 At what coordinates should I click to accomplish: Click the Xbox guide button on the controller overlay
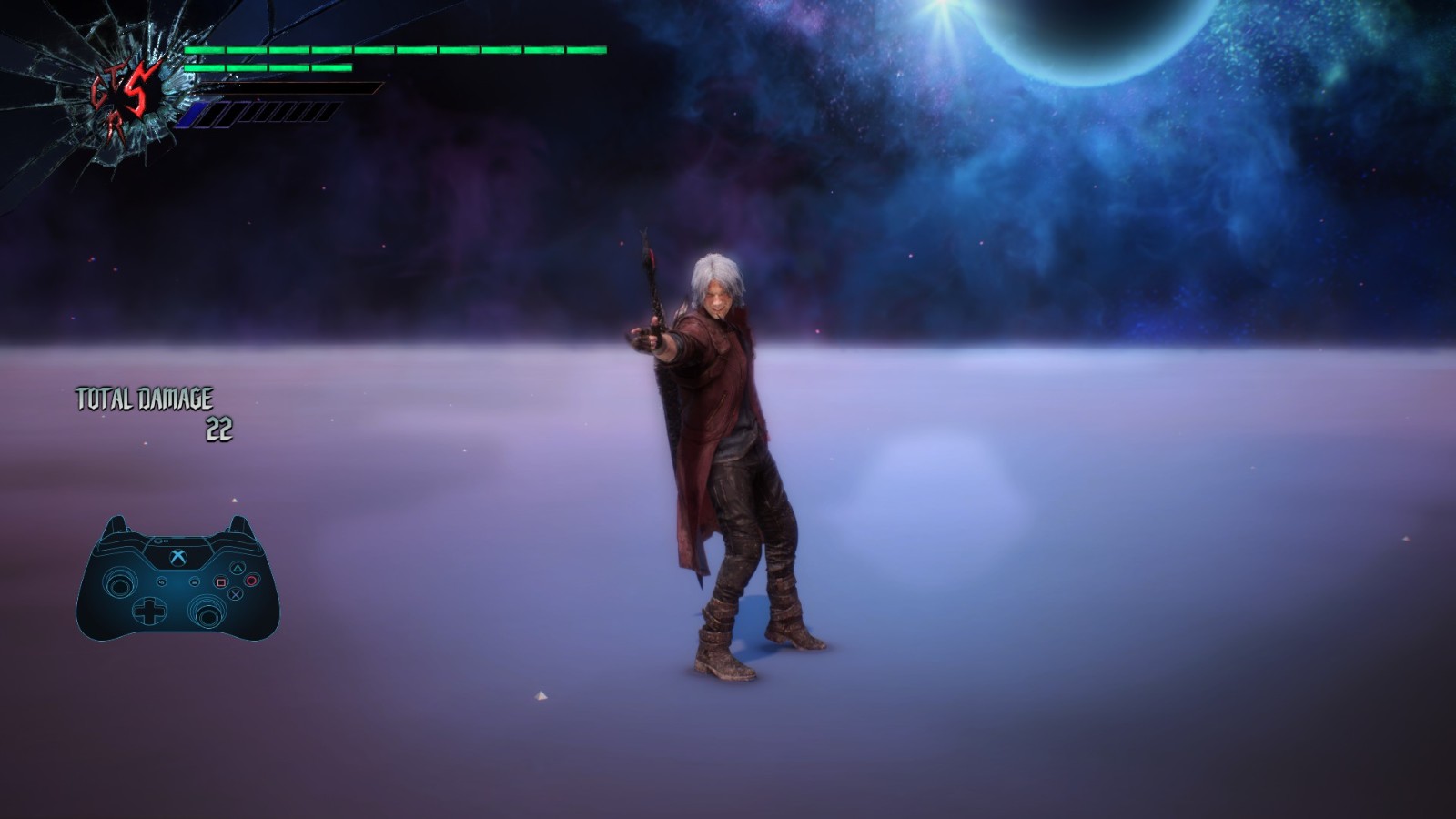(177, 558)
